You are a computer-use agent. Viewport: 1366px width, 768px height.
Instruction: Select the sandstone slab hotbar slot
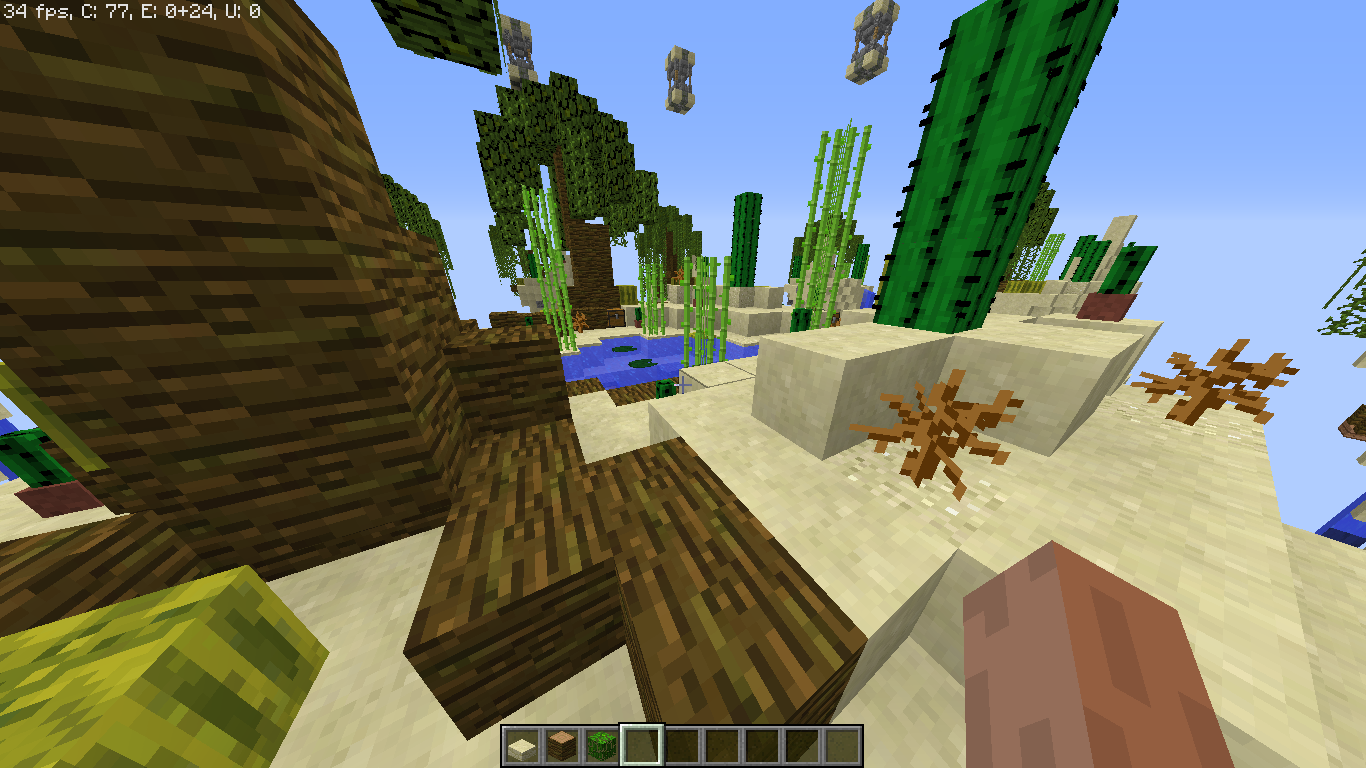[x=521, y=746]
